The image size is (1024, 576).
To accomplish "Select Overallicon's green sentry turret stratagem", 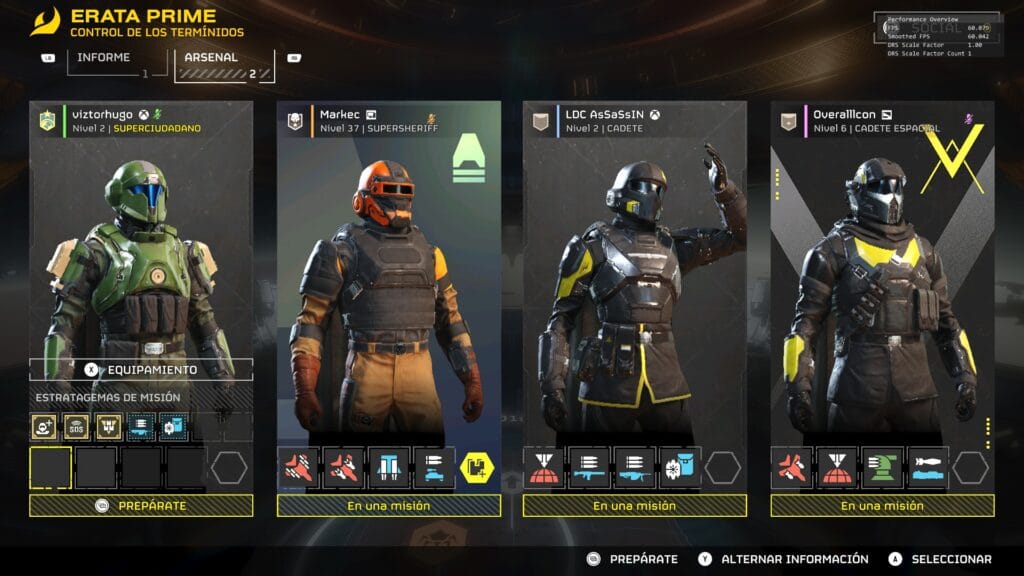I will coord(882,467).
